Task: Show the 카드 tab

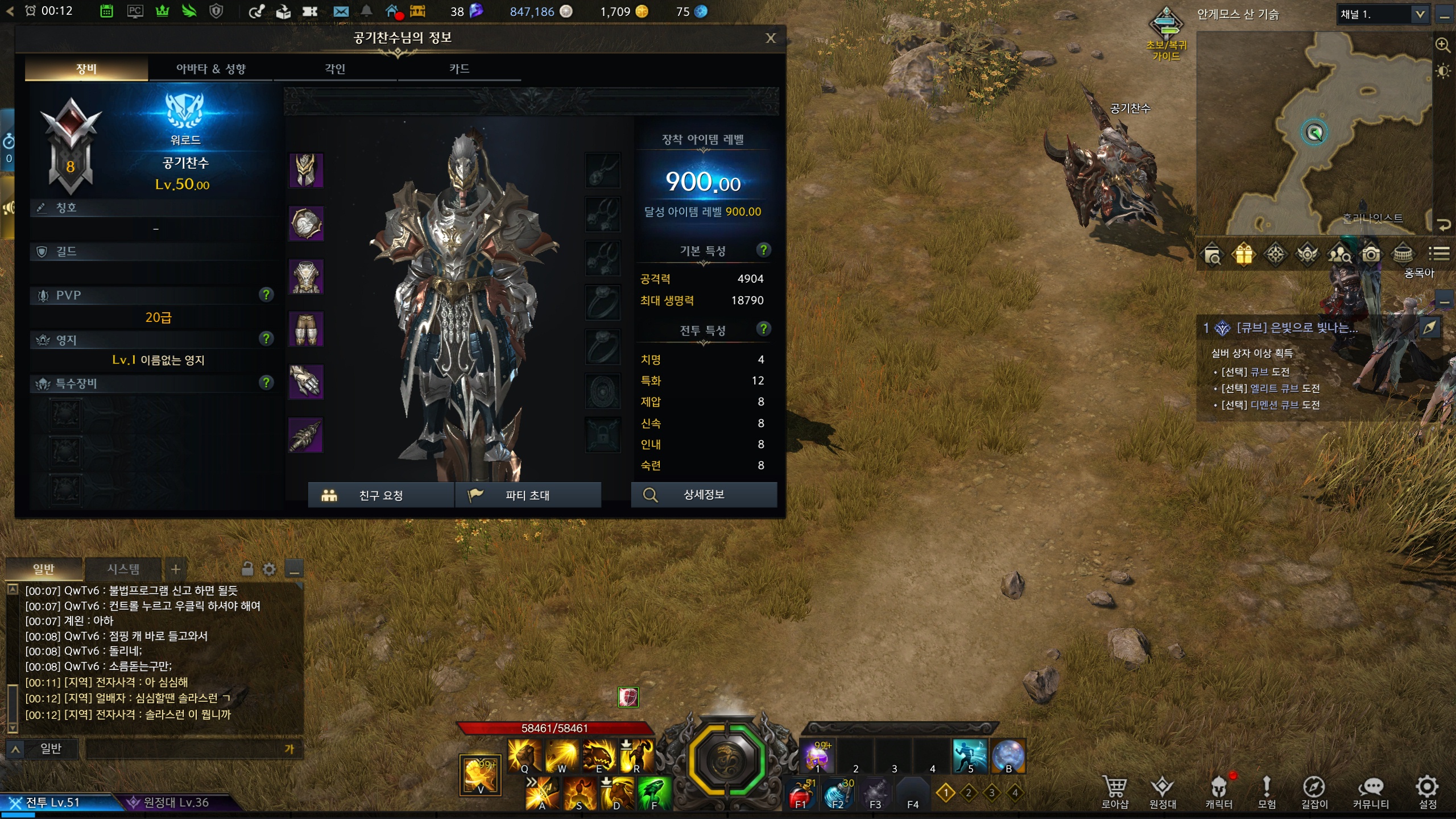Action: tap(459, 69)
